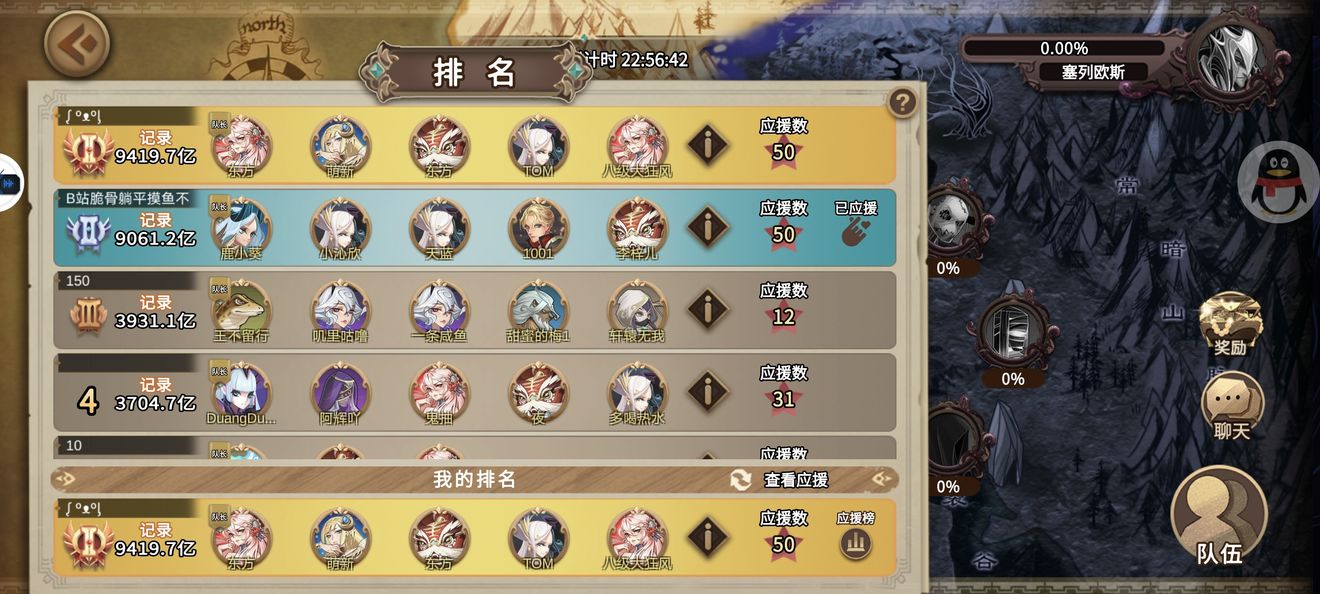Select leader 鹿小葵 avatar
Viewport: 1320px width, 594px height.
coord(241,227)
